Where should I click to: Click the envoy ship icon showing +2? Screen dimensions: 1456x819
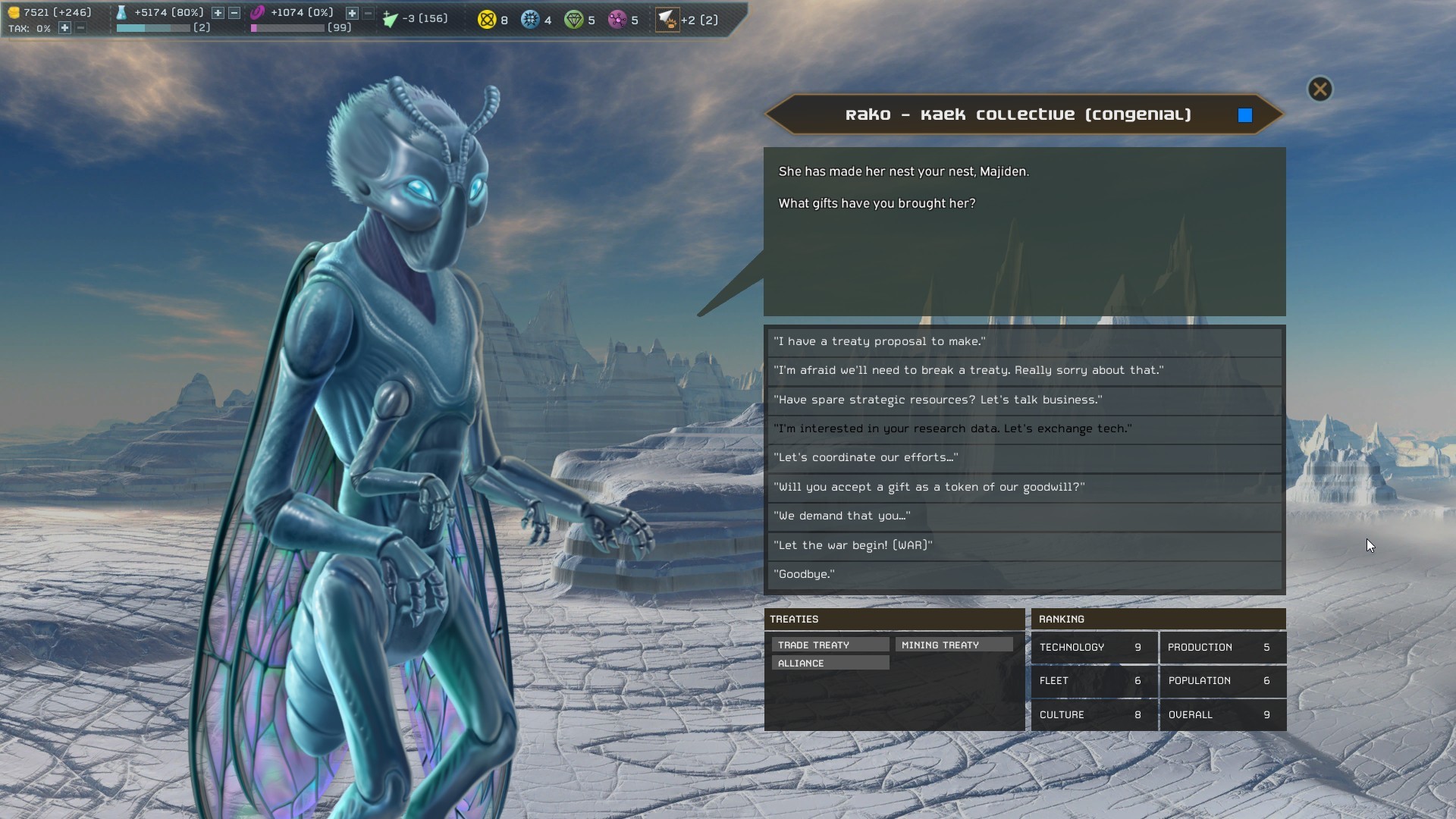pyautogui.click(x=669, y=20)
